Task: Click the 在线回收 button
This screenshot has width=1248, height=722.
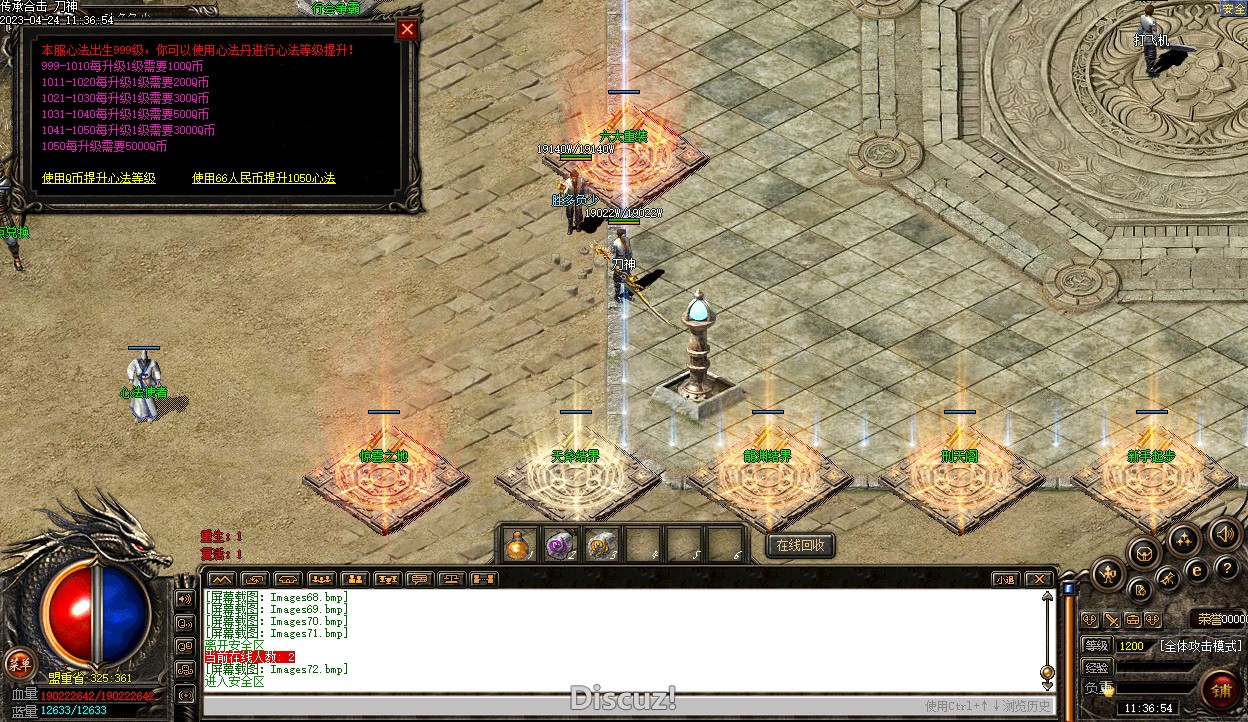Action: tap(800, 545)
